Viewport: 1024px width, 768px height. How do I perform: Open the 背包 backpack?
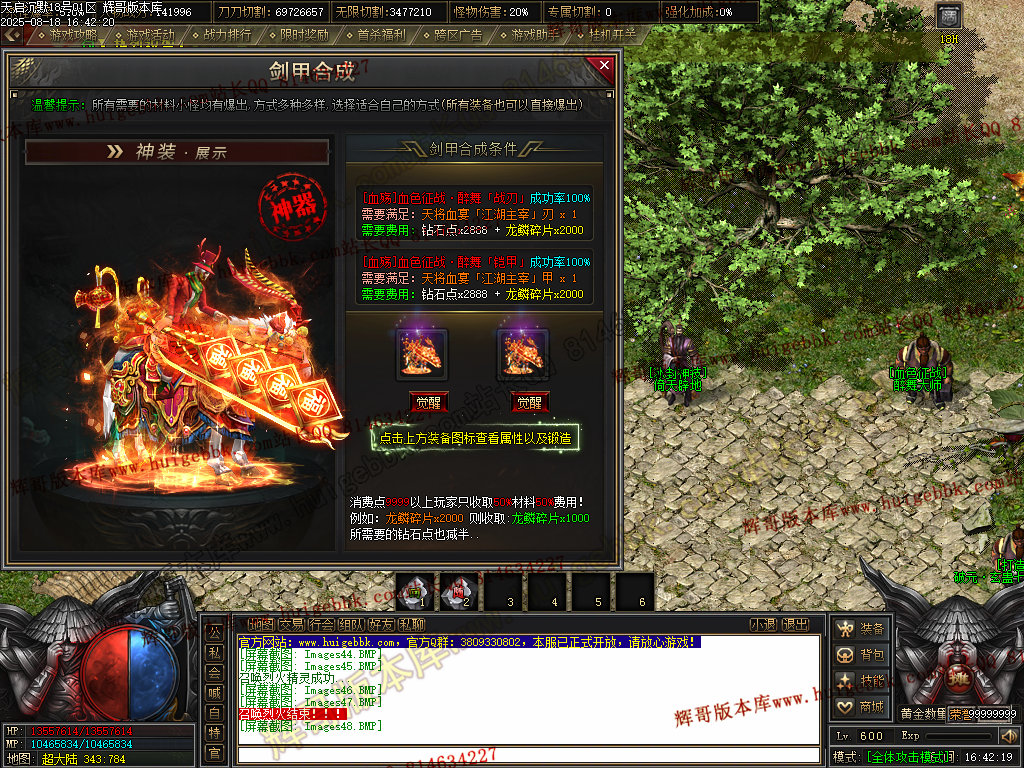(861, 654)
